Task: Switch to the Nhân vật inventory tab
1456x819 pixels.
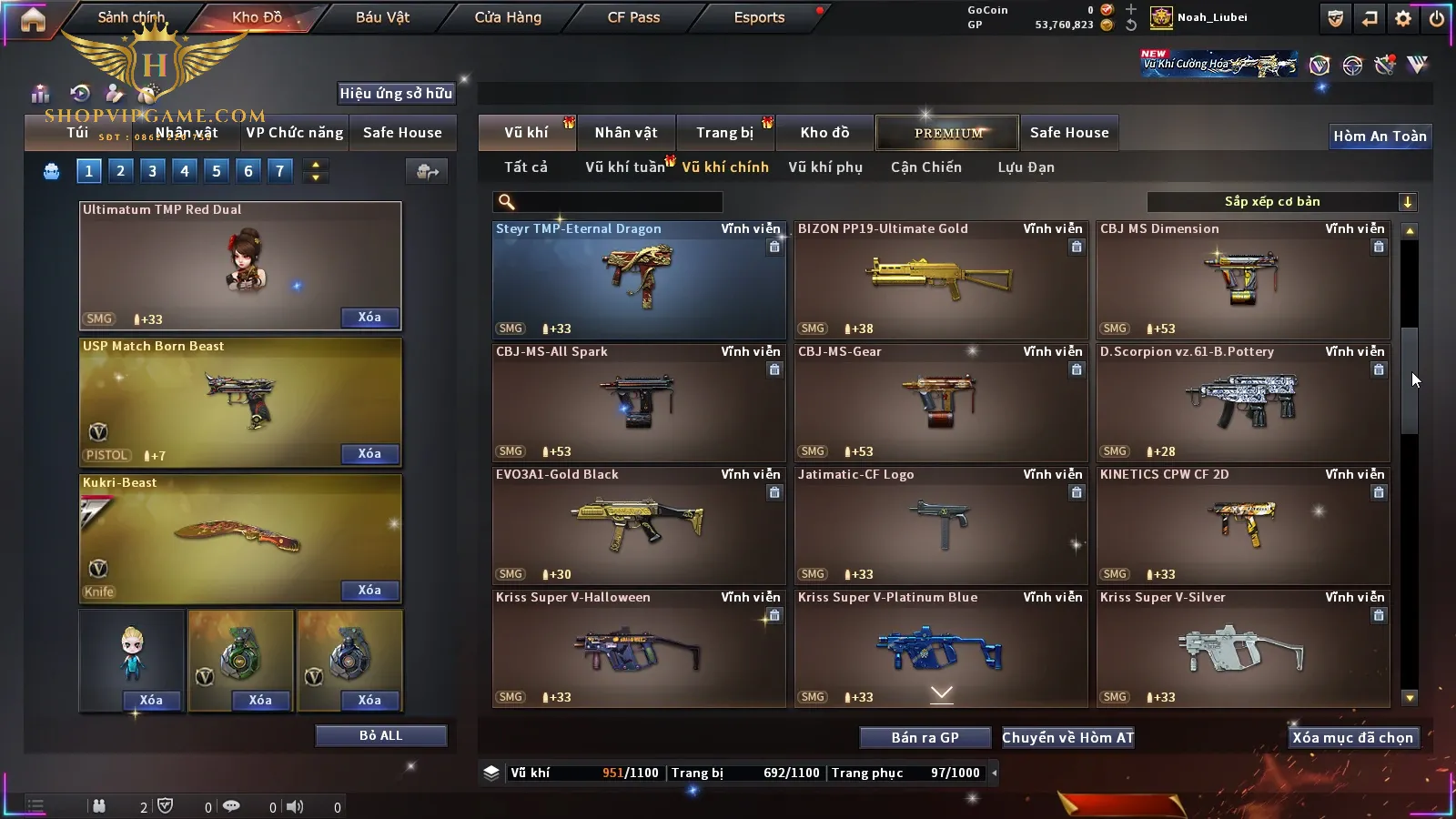Action: (x=625, y=133)
